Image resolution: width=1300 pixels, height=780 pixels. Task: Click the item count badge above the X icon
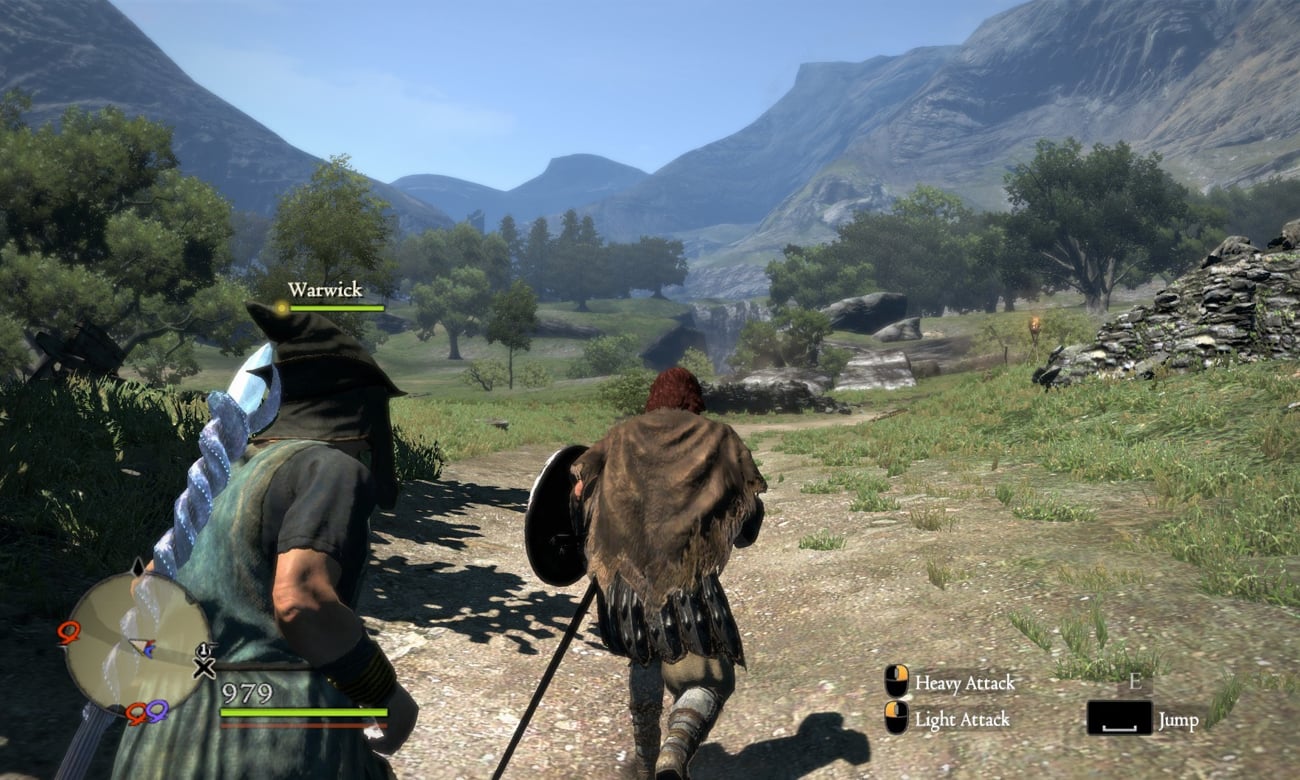point(204,650)
